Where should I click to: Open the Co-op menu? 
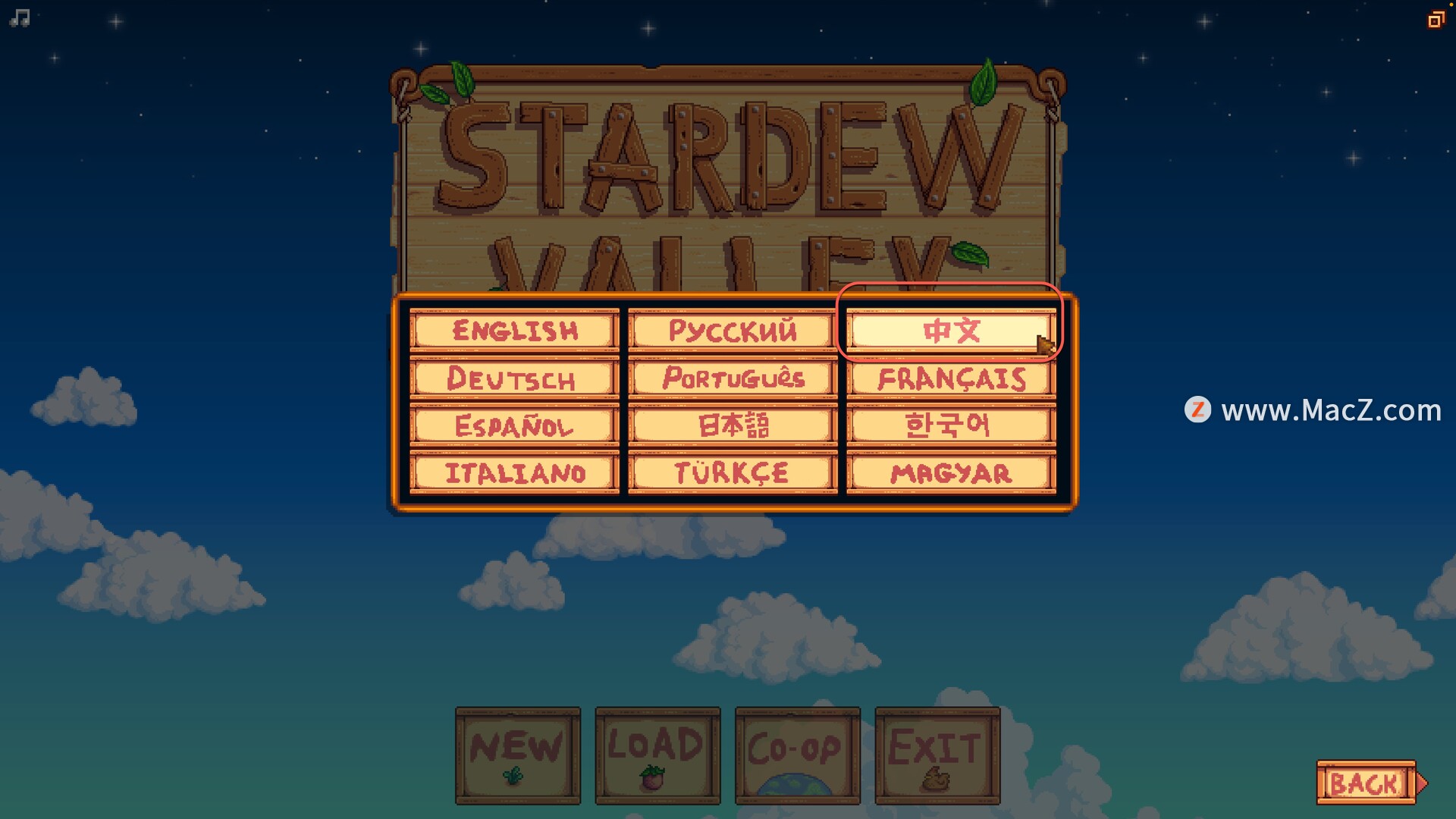(797, 755)
